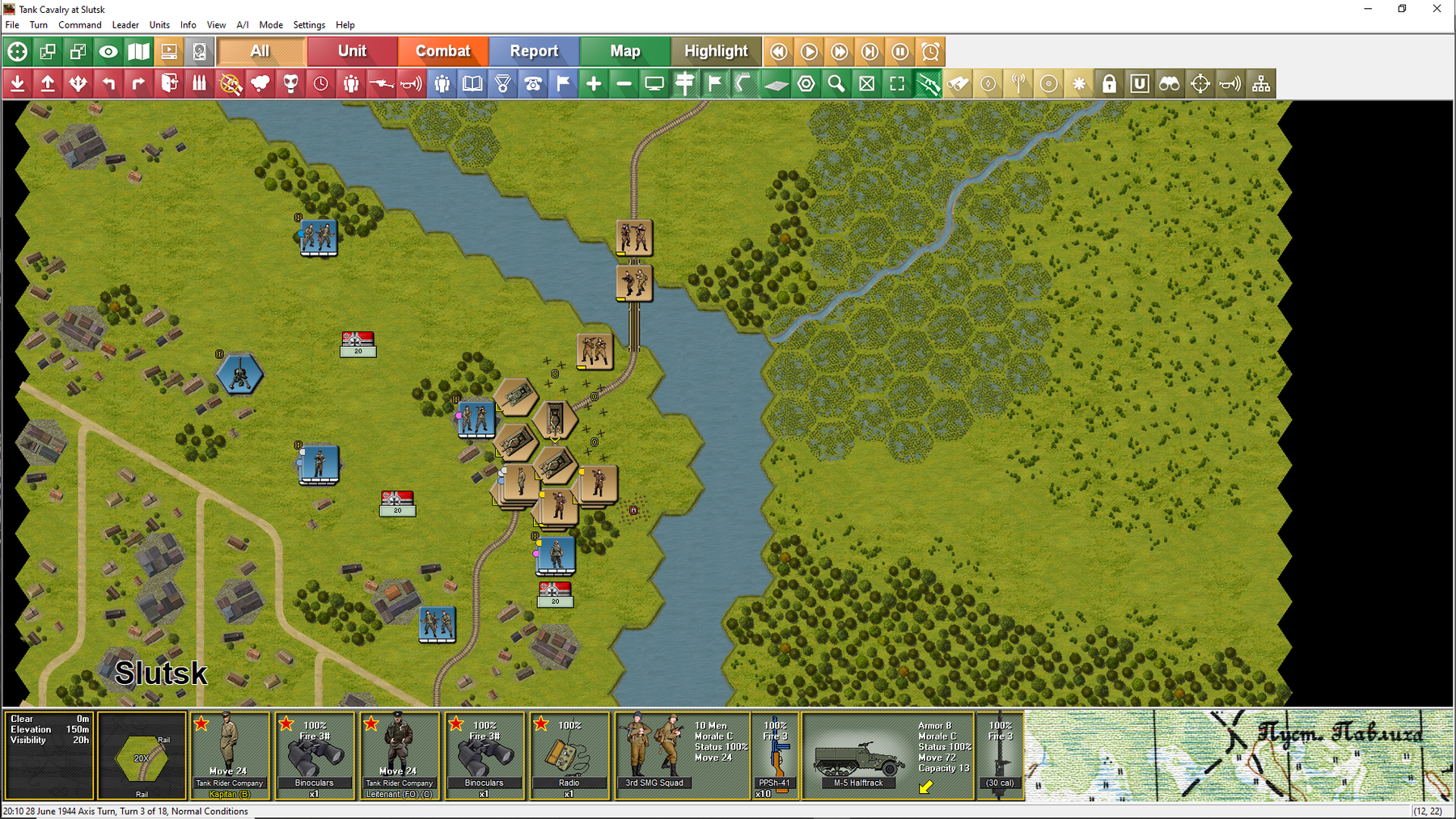Click the alarm clock toolbar icon
This screenshot has height=819, width=1456.
[931, 52]
